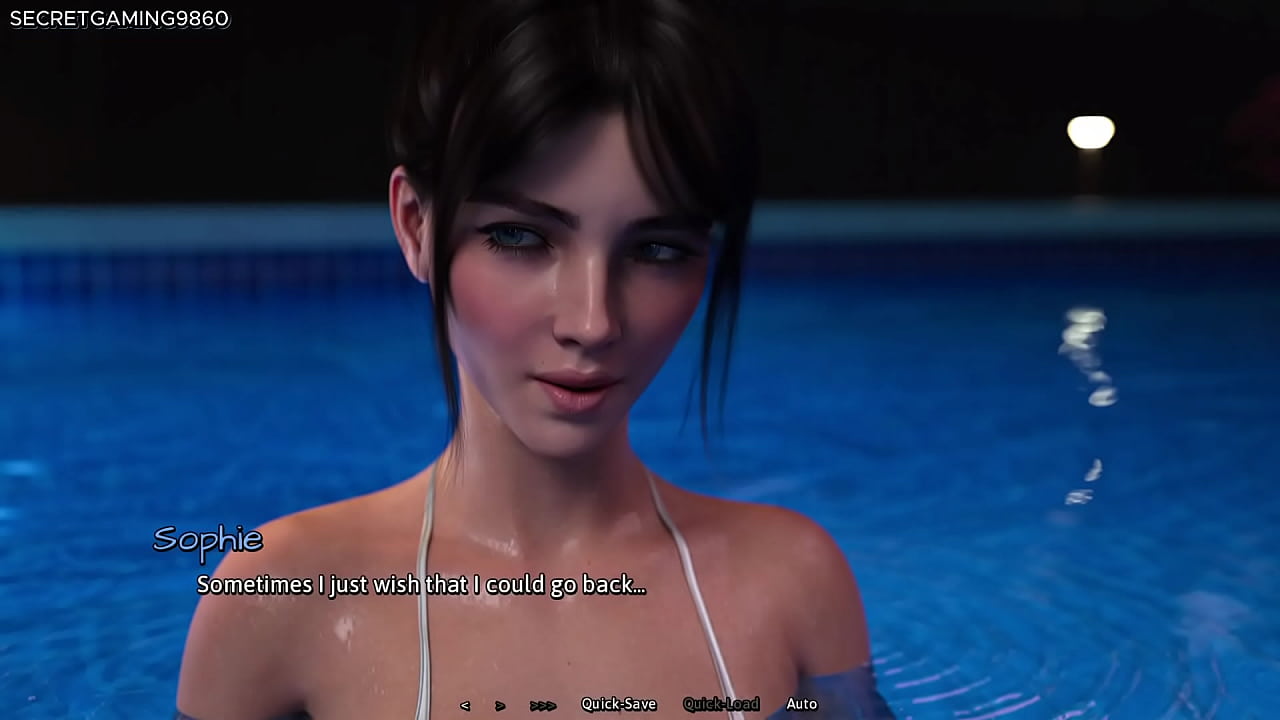Choose Quick-Load from the quick menu bar
Screen dimensions: 1280x720
coord(720,704)
